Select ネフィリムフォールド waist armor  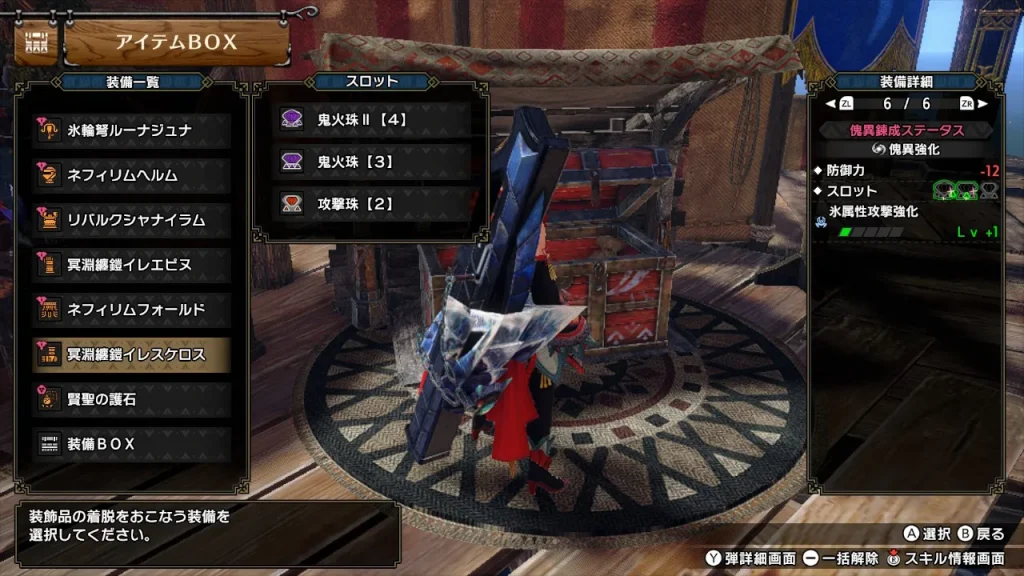click(132, 309)
